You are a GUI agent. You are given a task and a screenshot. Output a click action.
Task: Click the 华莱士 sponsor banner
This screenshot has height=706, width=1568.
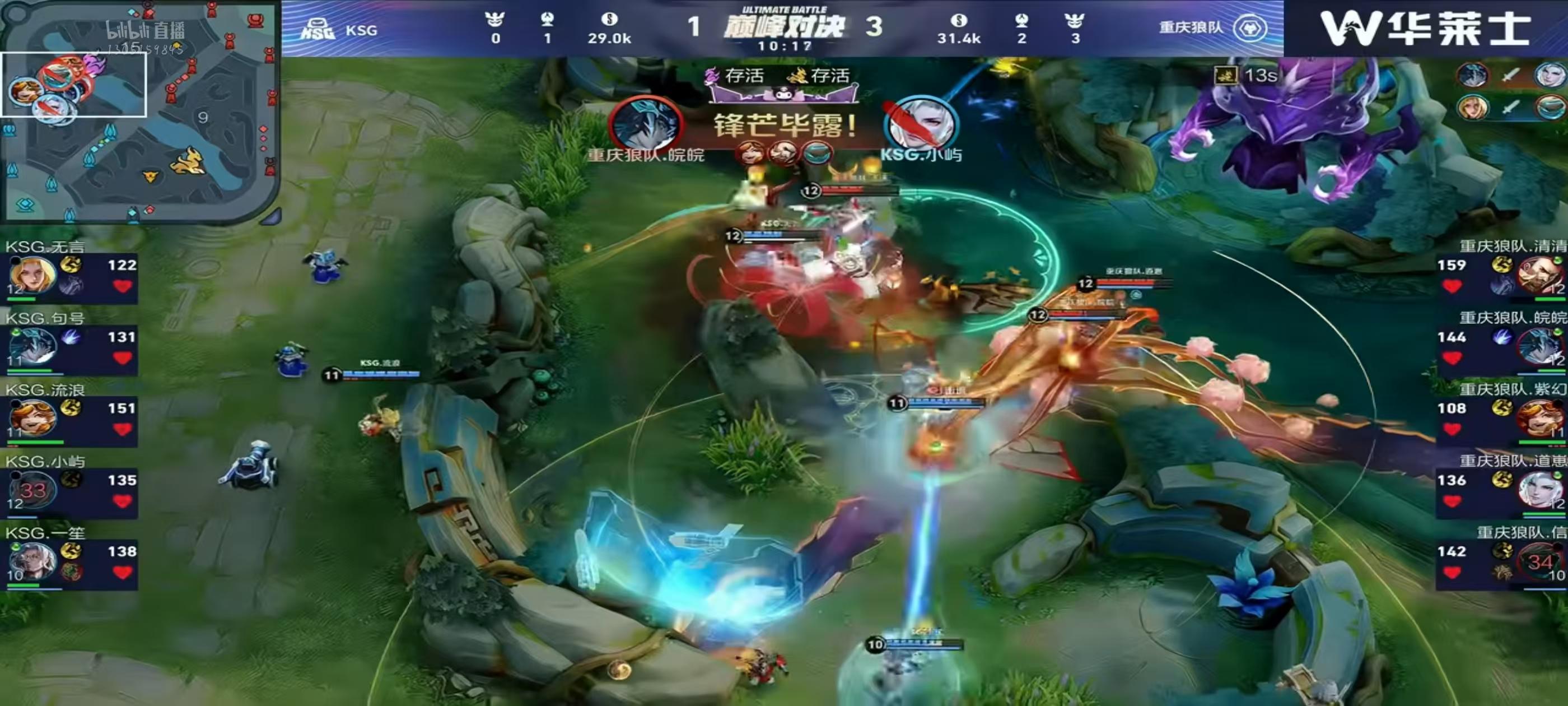(1424, 29)
